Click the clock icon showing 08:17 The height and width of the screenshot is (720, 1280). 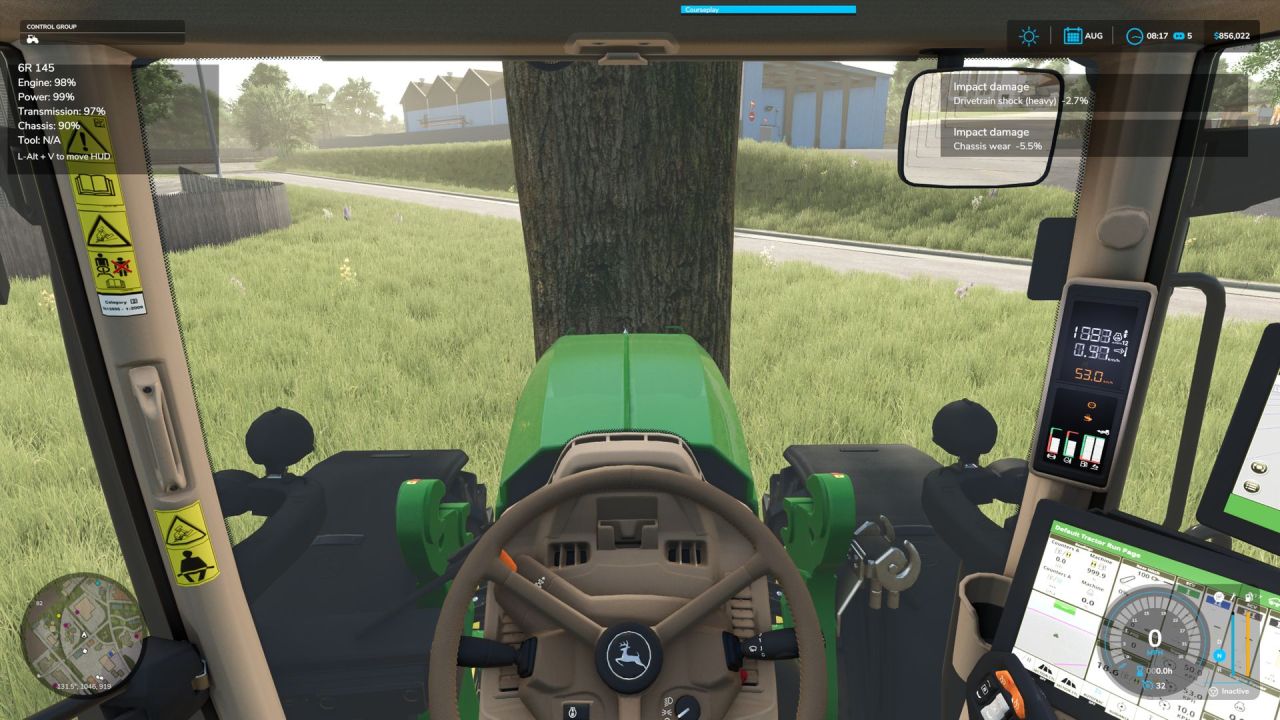pos(1135,36)
